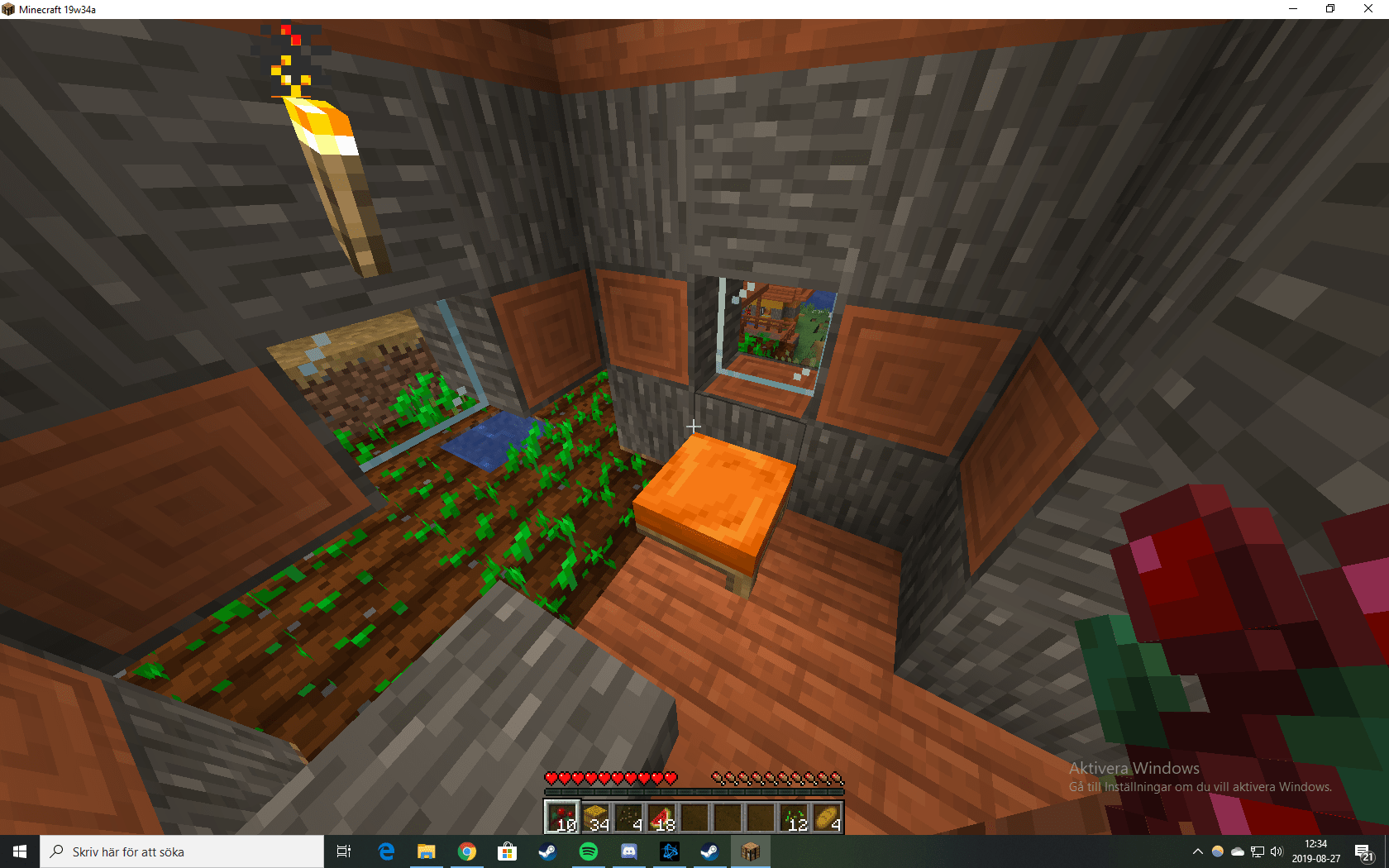Launch Battle.net from the taskbar
The height and width of the screenshot is (868, 1389).
(670, 851)
